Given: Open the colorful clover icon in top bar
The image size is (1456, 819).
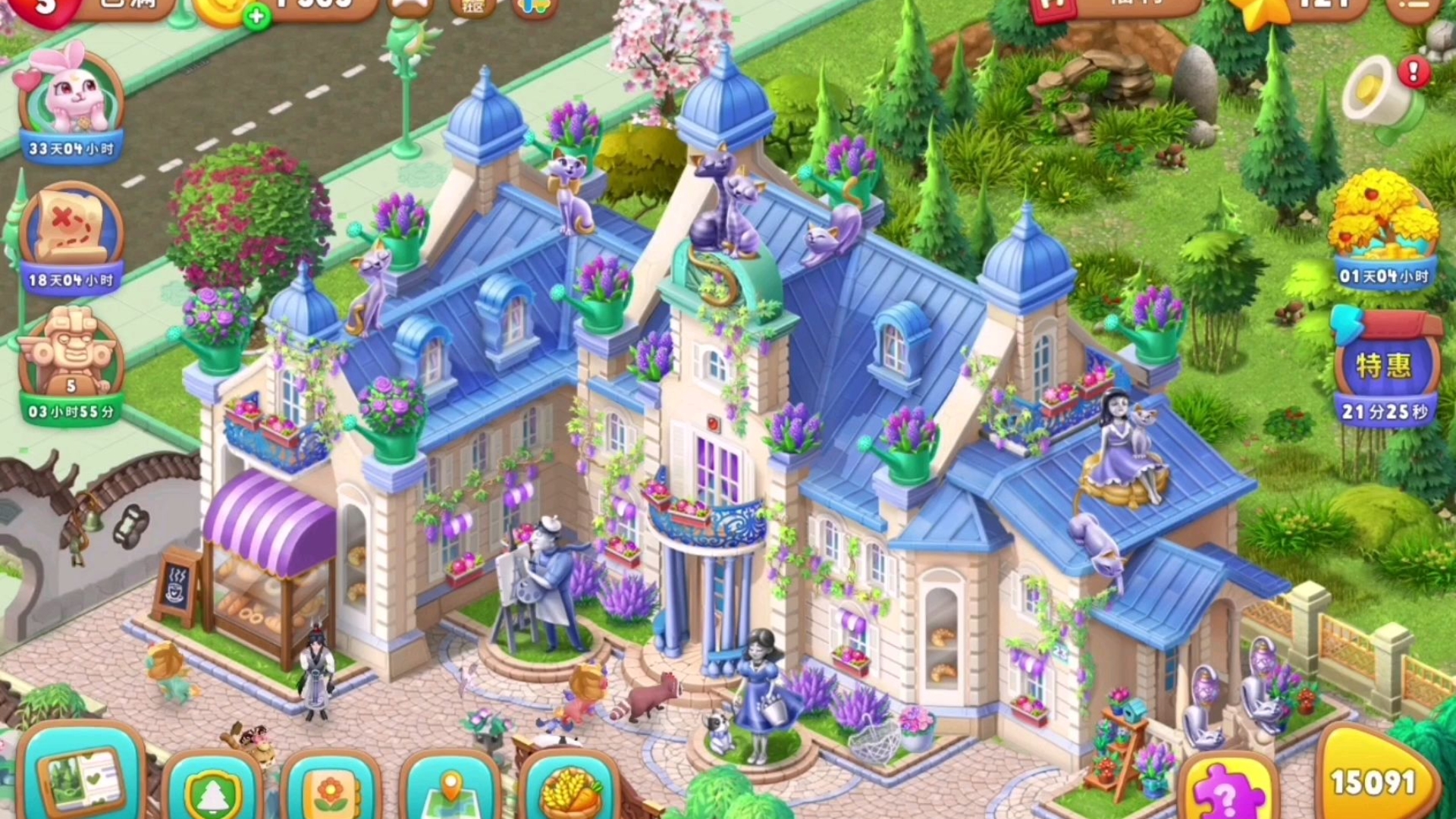Looking at the screenshot, I should (x=535, y=8).
